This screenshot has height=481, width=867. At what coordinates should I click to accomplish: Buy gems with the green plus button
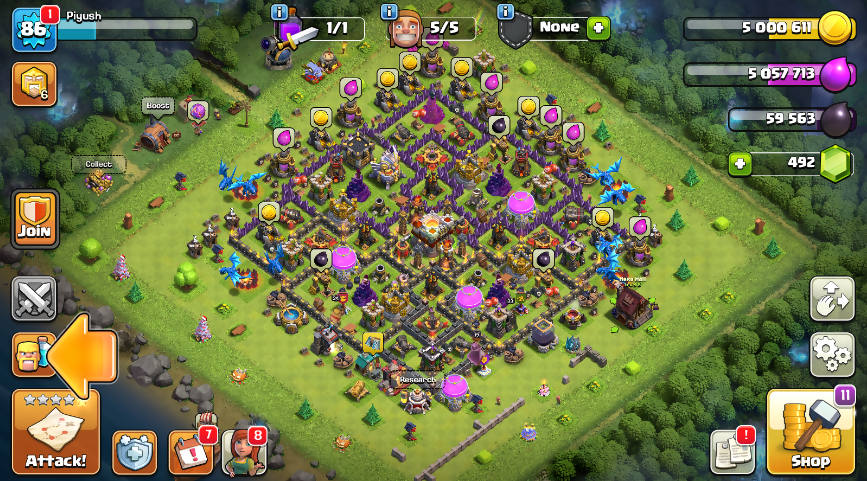coord(740,163)
